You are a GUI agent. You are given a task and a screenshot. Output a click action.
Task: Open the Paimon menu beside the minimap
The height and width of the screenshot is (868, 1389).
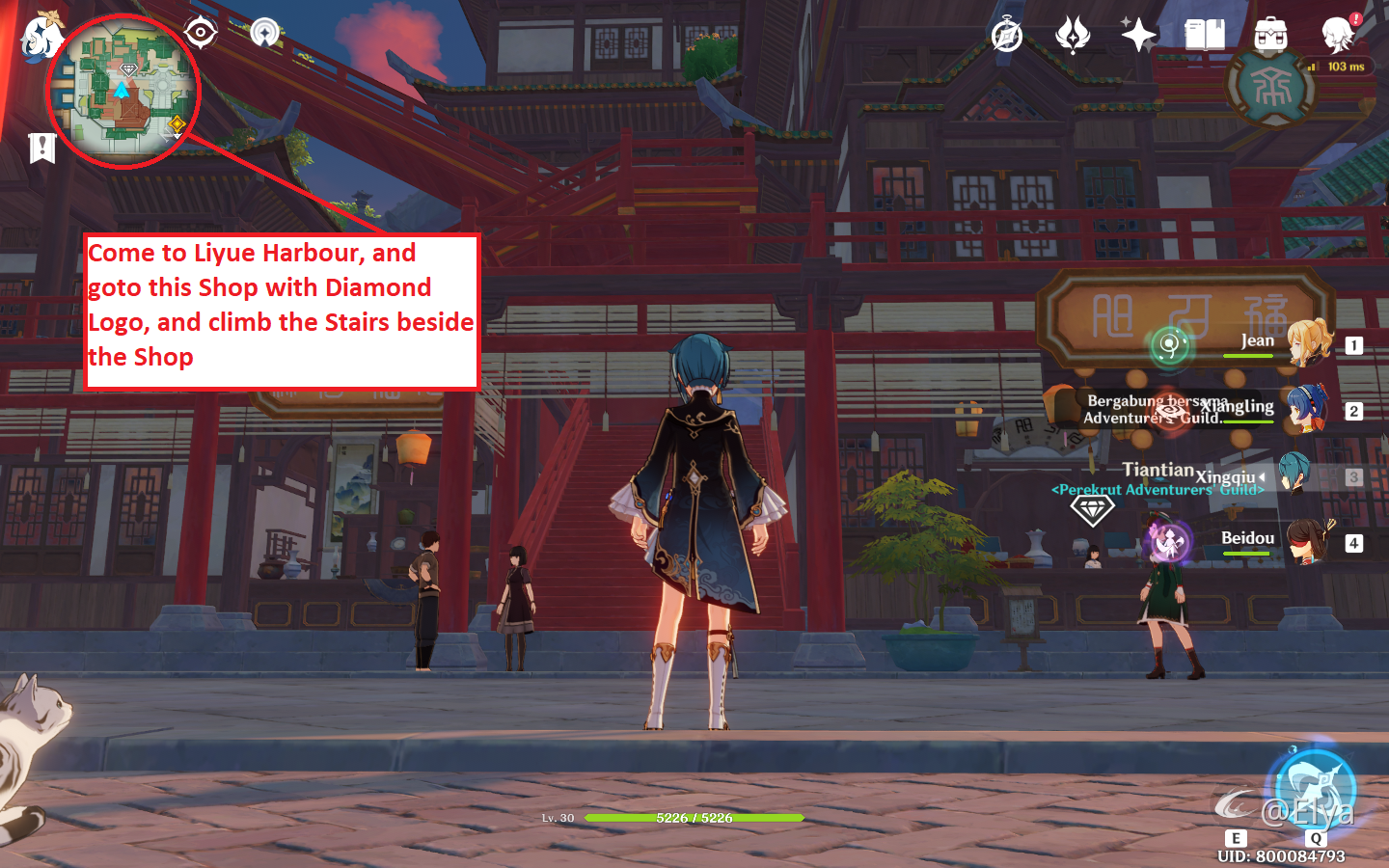pyautogui.click(x=41, y=39)
